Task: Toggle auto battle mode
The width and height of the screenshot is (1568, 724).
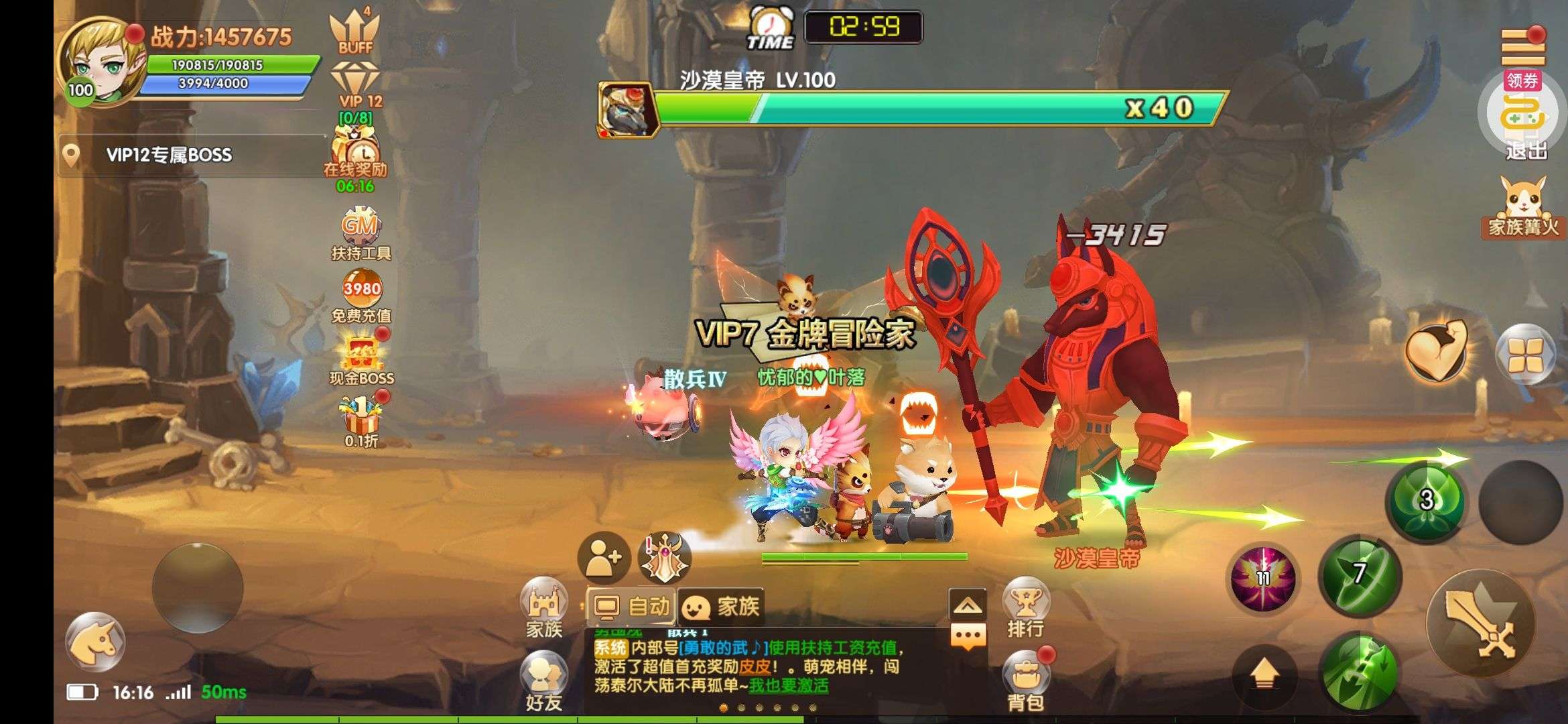Action: point(631,607)
